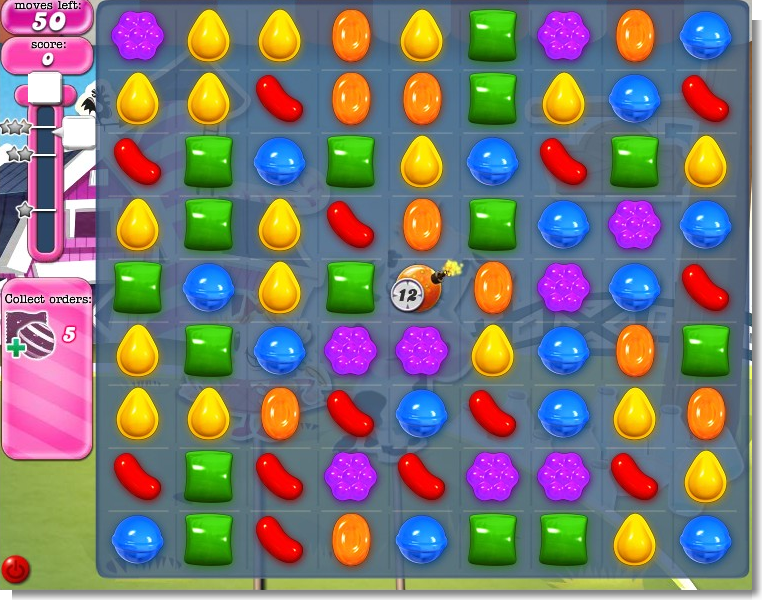Tap the orange candy directly above the bomb
The image size is (762, 600).
pyautogui.click(x=422, y=224)
